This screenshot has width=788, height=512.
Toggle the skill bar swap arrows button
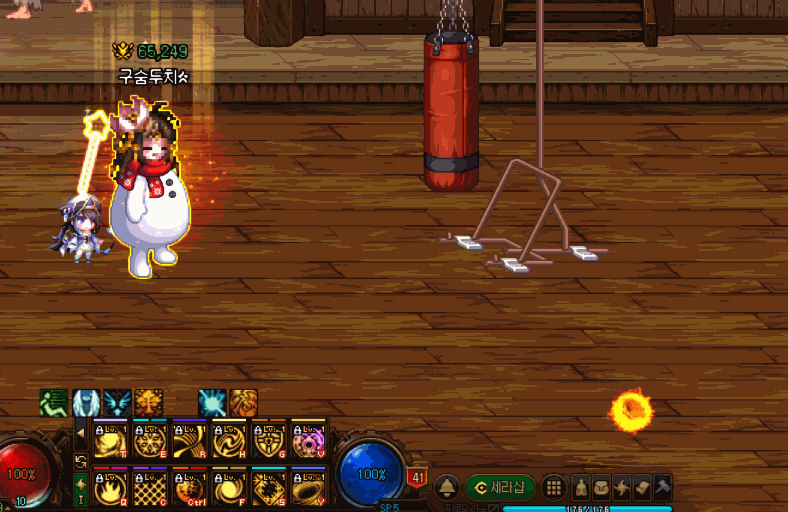coord(81,461)
